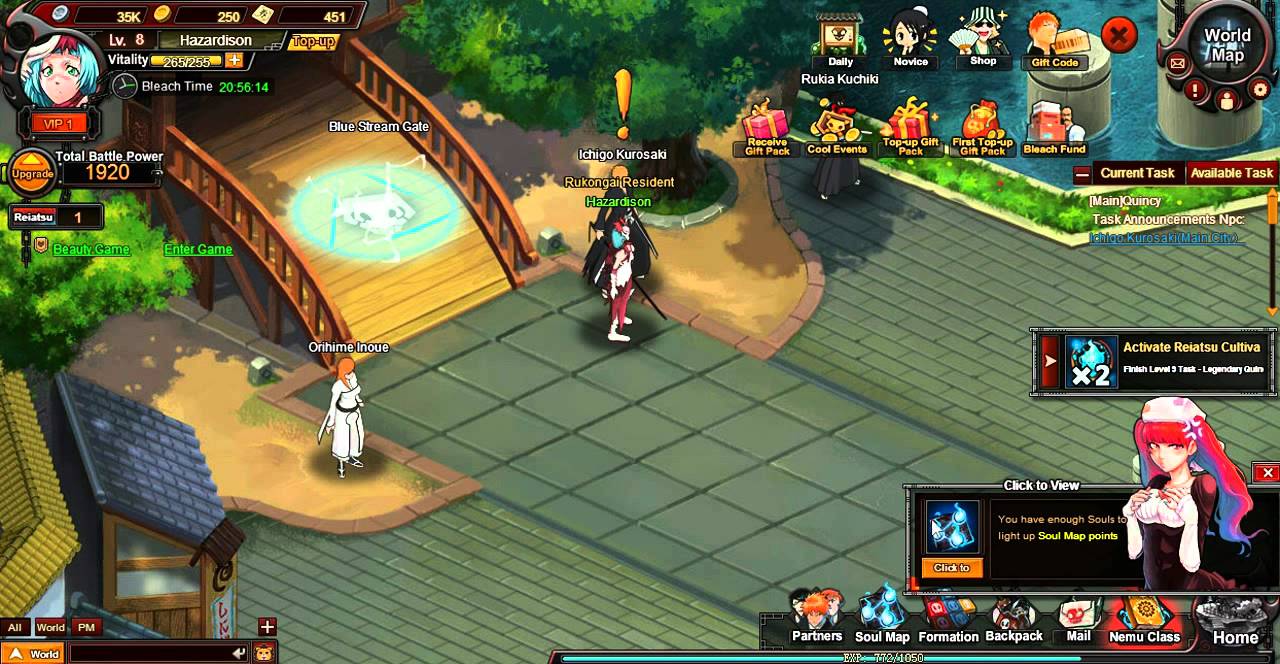Open Cool Events

[x=837, y=130]
